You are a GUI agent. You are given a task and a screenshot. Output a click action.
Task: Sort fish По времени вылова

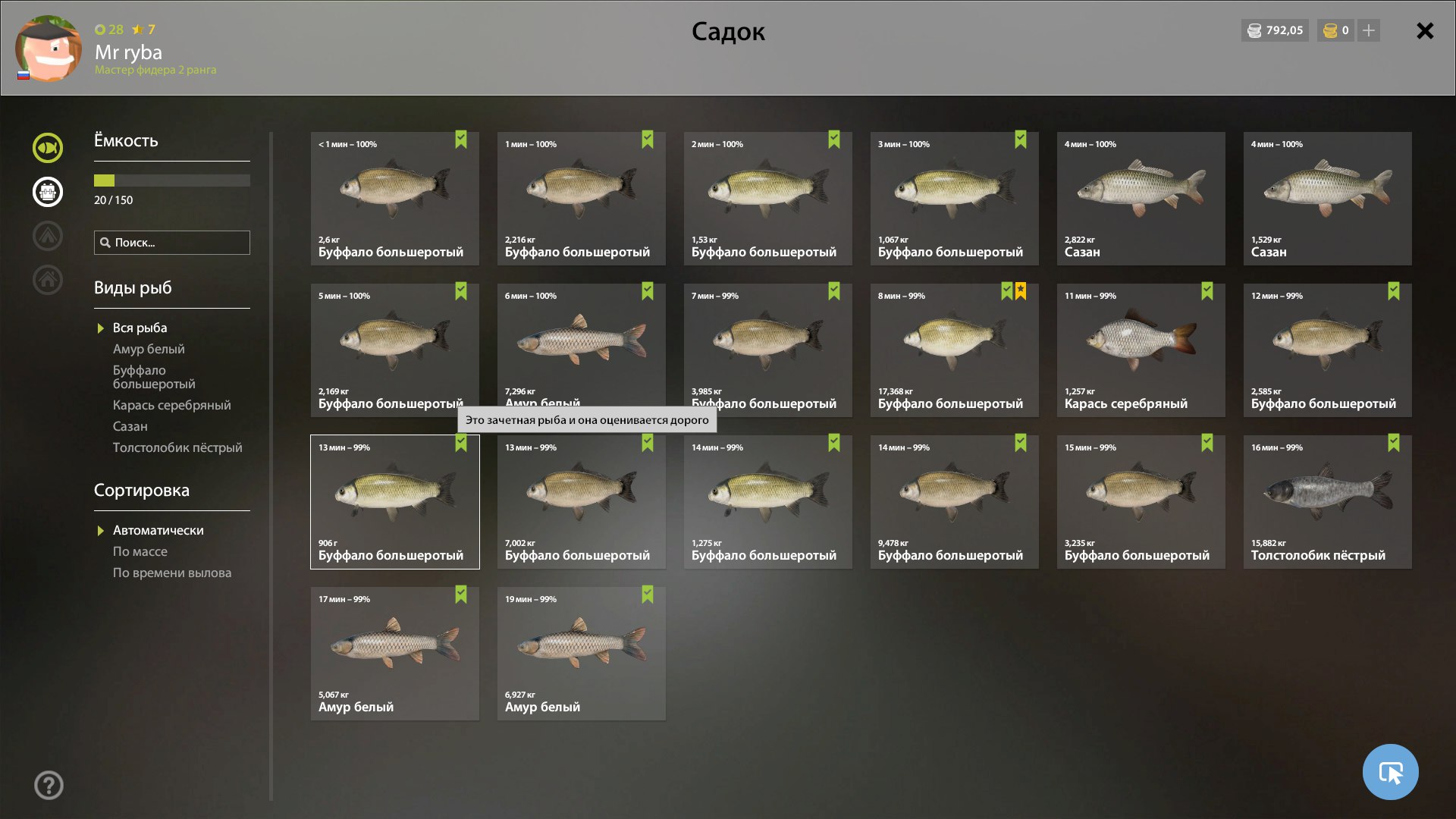[x=172, y=573]
